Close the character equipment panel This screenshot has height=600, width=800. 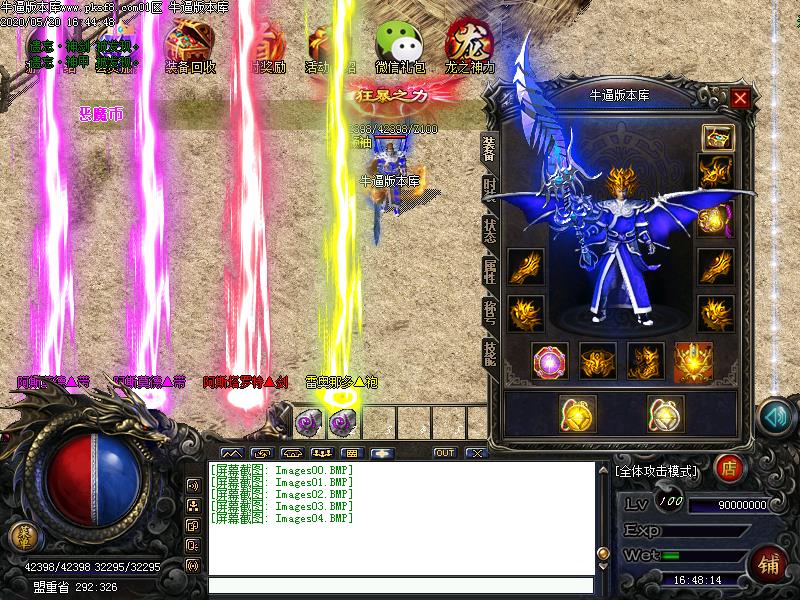tap(740, 98)
